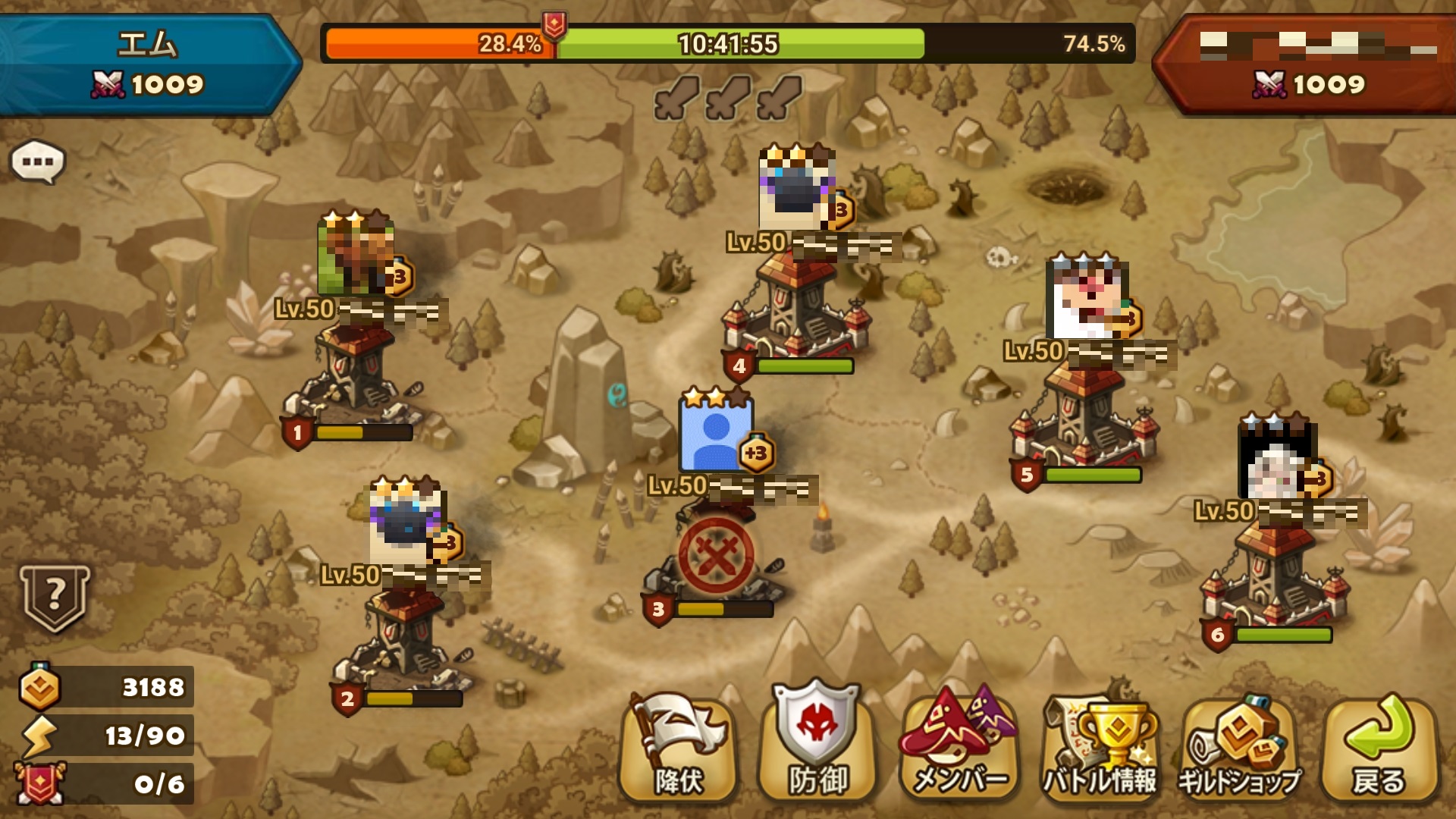Open the chat speech bubble
Image resolution: width=1456 pixels, height=819 pixels.
pyautogui.click(x=38, y=162)
